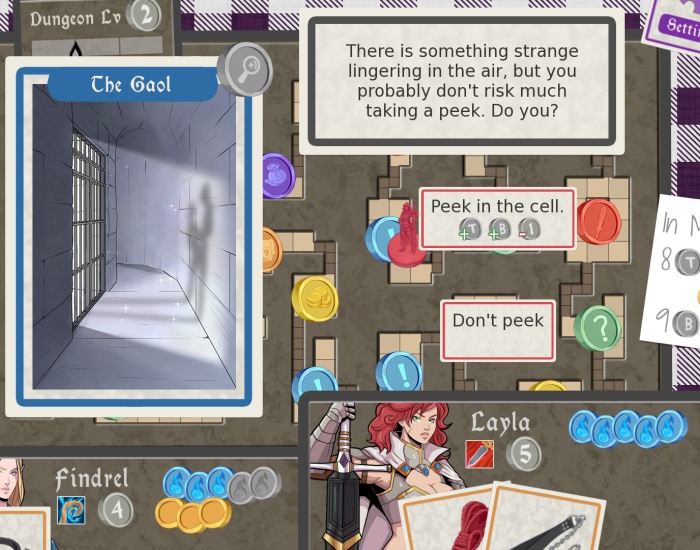The image size is (700, 550).
Task: Select the yellow coin token on the map
Action: click(x=314, y=297)
